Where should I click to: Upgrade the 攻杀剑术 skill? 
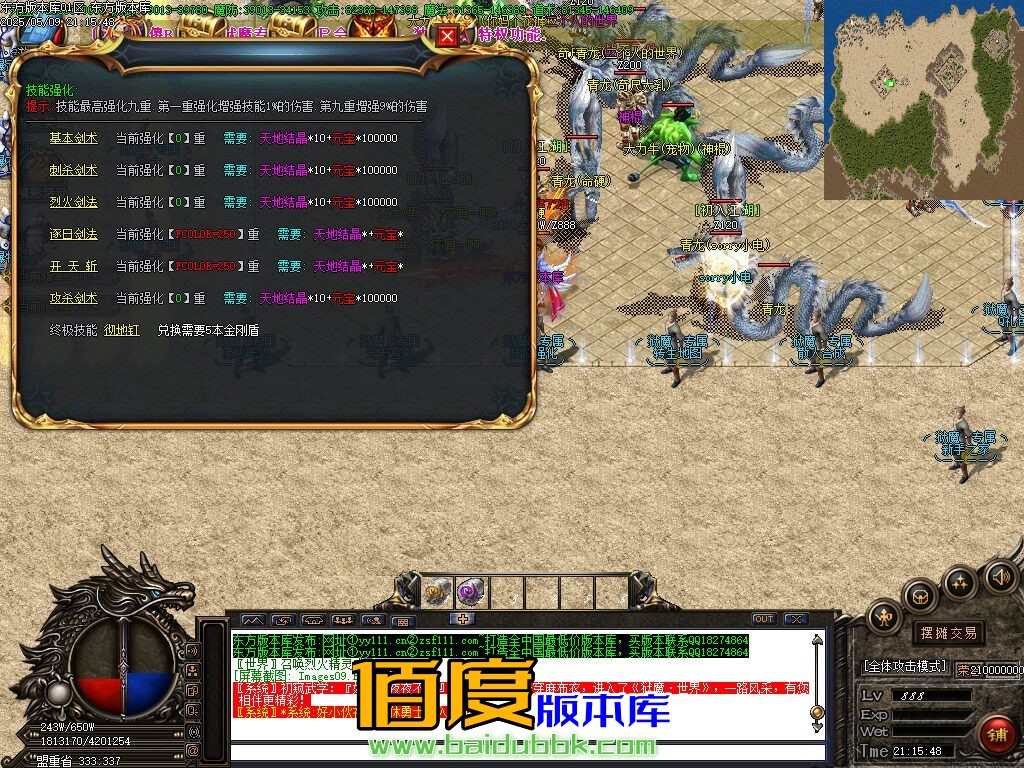pyautogui.click(x=74, y=298)
